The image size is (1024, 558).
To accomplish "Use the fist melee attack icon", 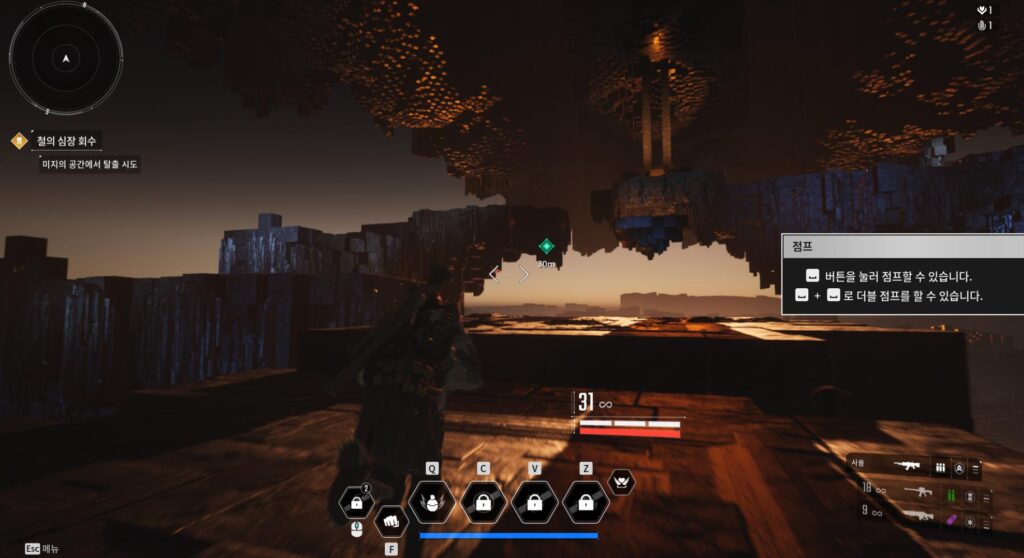I will [391, 521].
